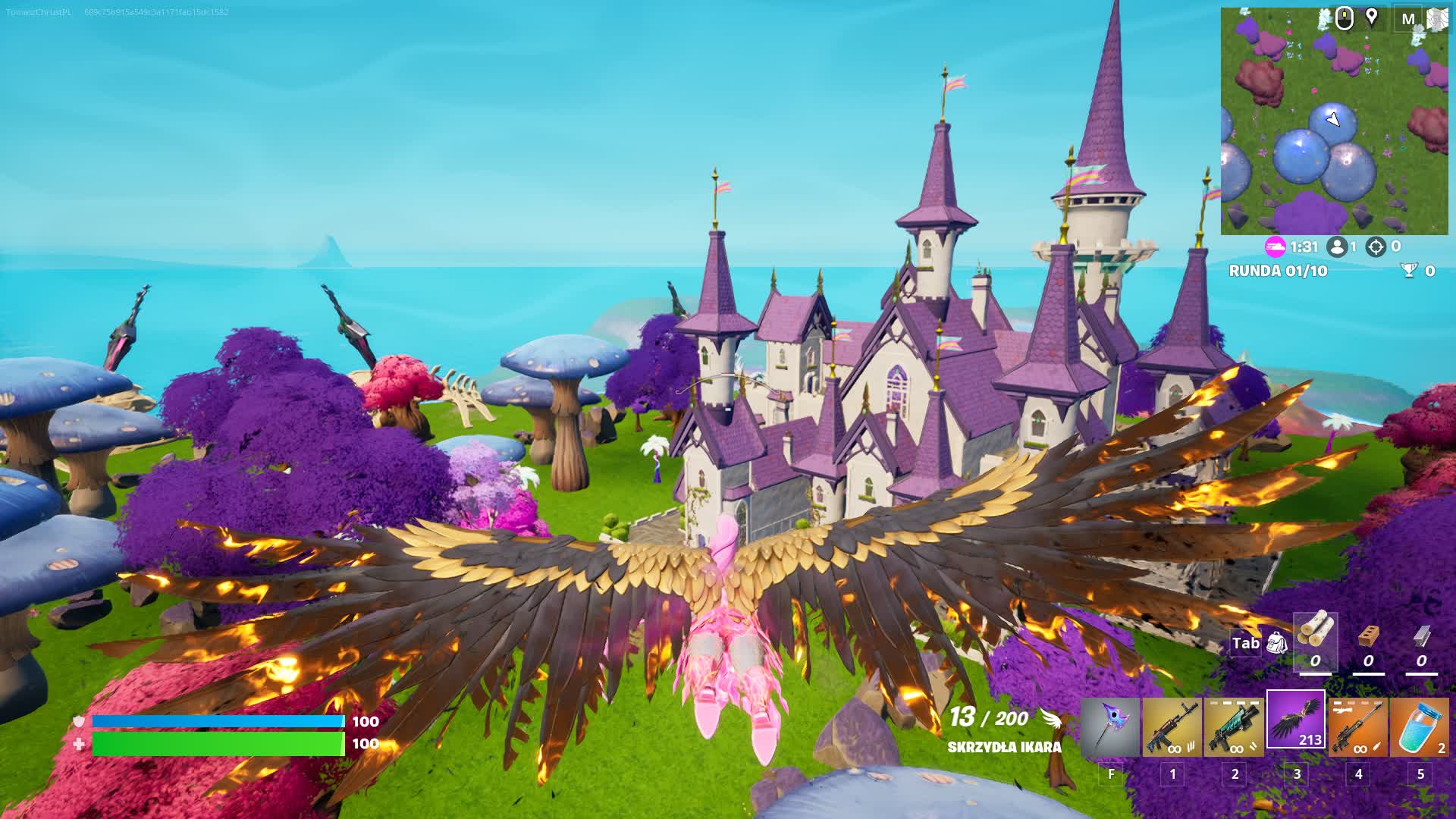Open the backpack inventory icon
The image size is (1456, 819).
coord(1277,644)
